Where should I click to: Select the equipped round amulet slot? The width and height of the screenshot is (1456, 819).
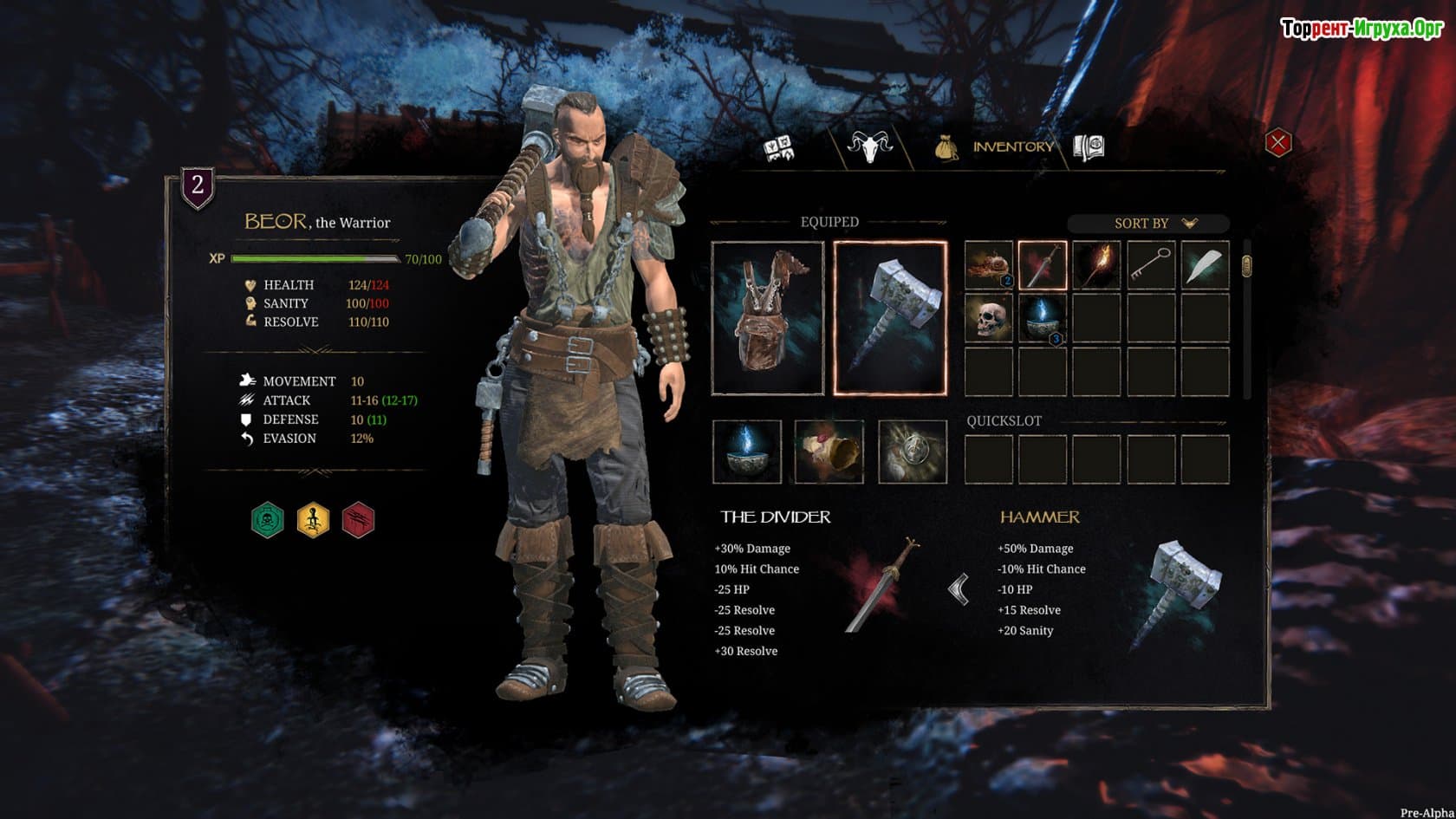pyautogui.click(x=912, y=452)
